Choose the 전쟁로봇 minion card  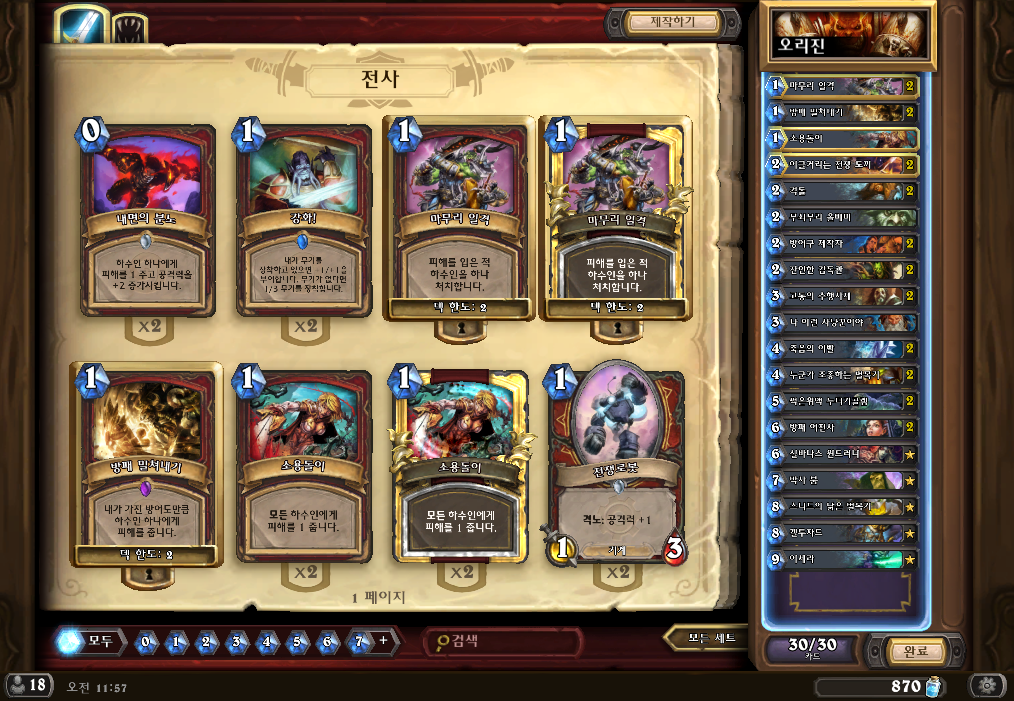click(x=615, y=467)
